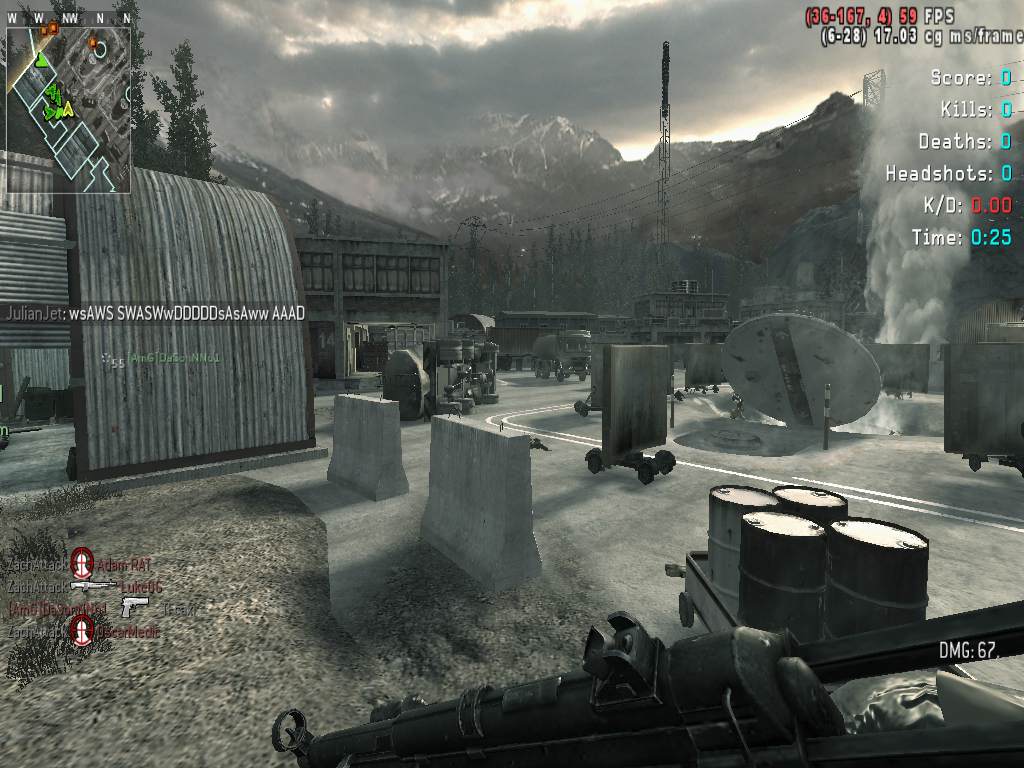Click the compass bar above the minimap
1024x768 pixels.
(x=68, y=18)
